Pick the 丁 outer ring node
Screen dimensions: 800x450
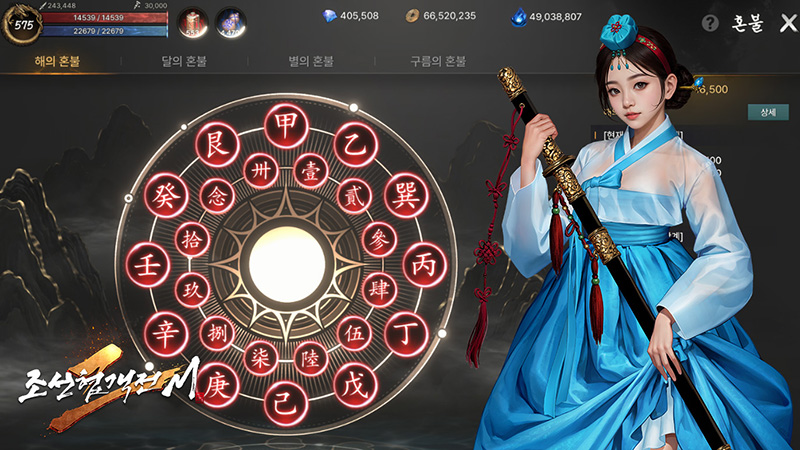pos(404,331)
